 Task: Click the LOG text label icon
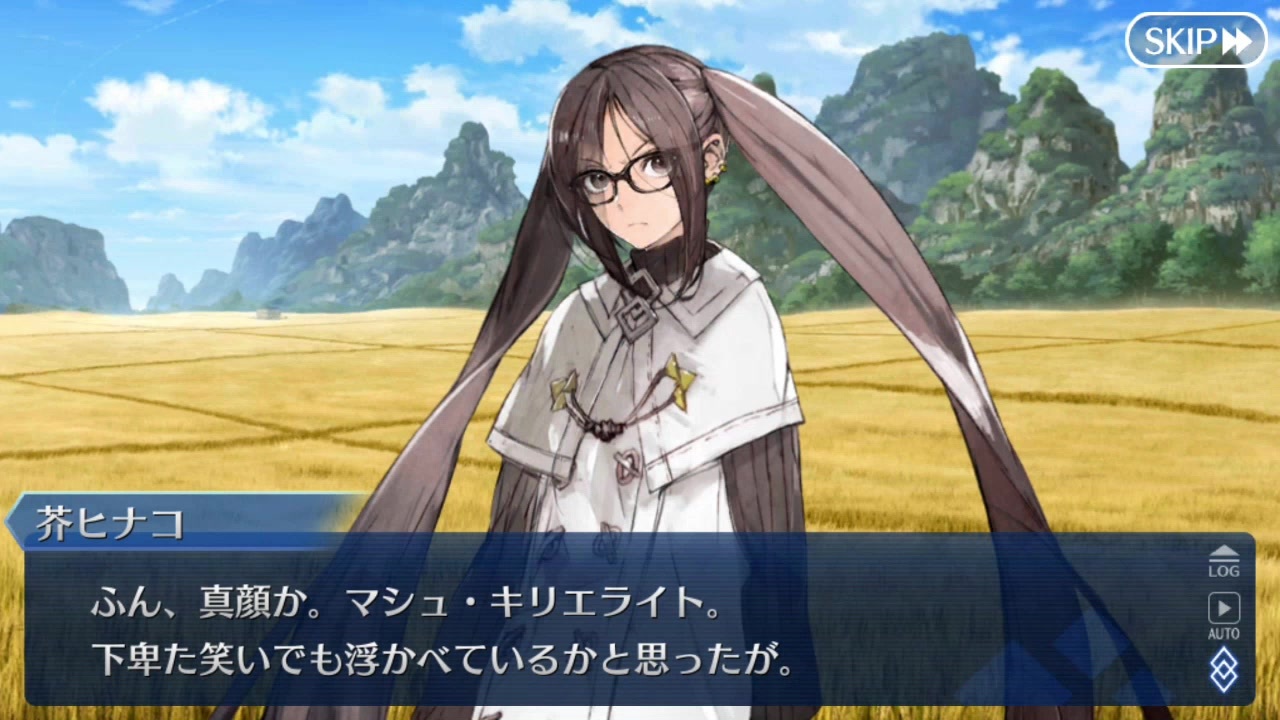coord(1224,570)
